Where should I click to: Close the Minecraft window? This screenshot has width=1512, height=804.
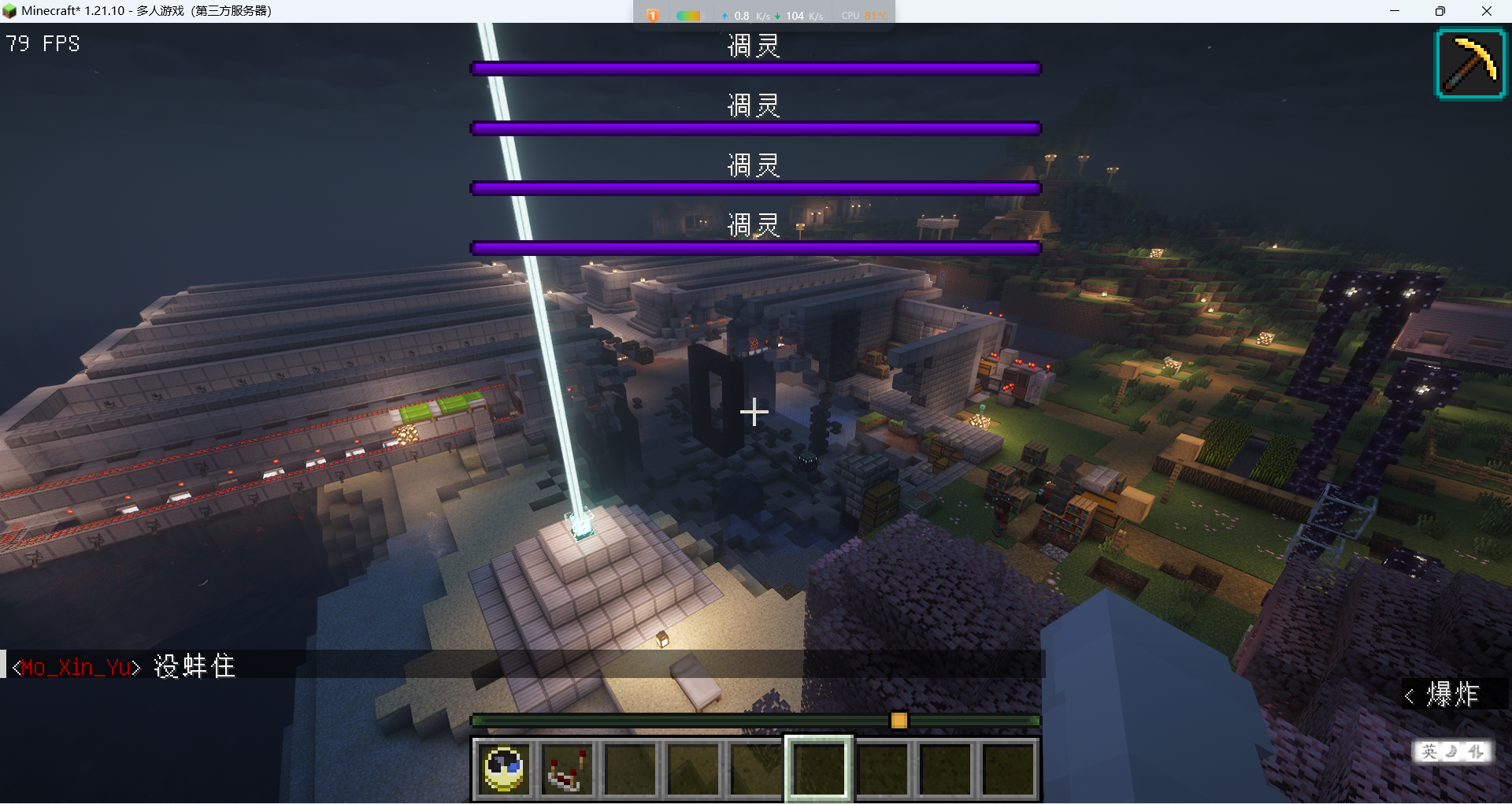click(x=1486, y=11)
